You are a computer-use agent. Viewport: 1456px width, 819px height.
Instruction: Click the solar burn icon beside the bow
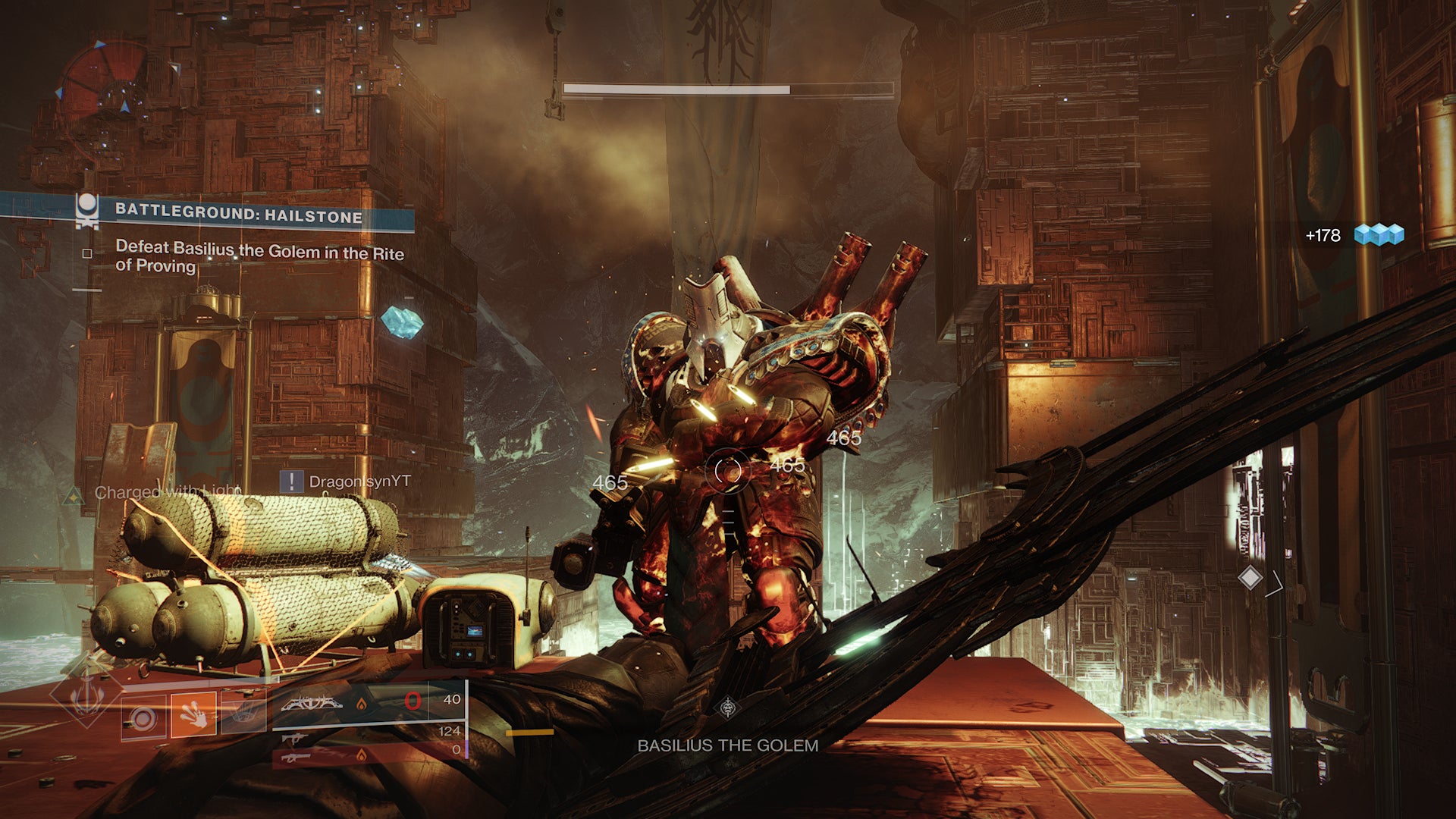[x=362, y=704]
